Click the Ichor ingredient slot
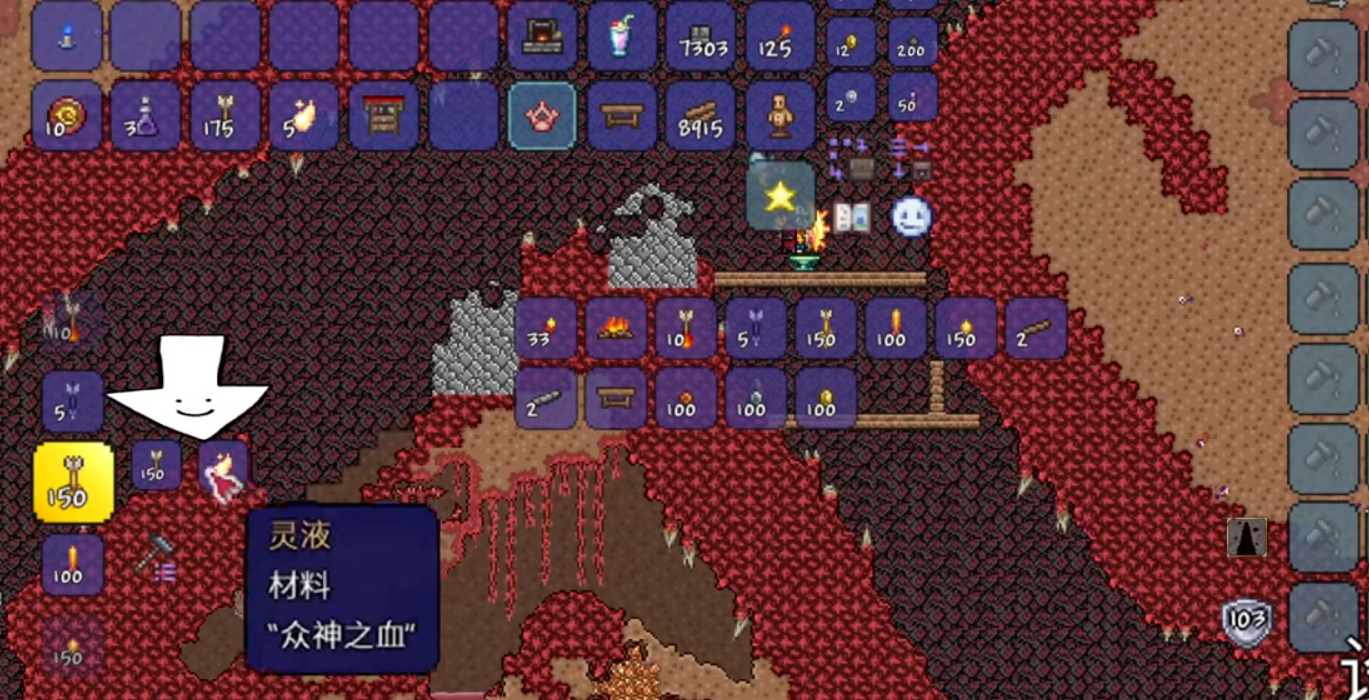This screenshot has width=1369, height=700. 223,468
